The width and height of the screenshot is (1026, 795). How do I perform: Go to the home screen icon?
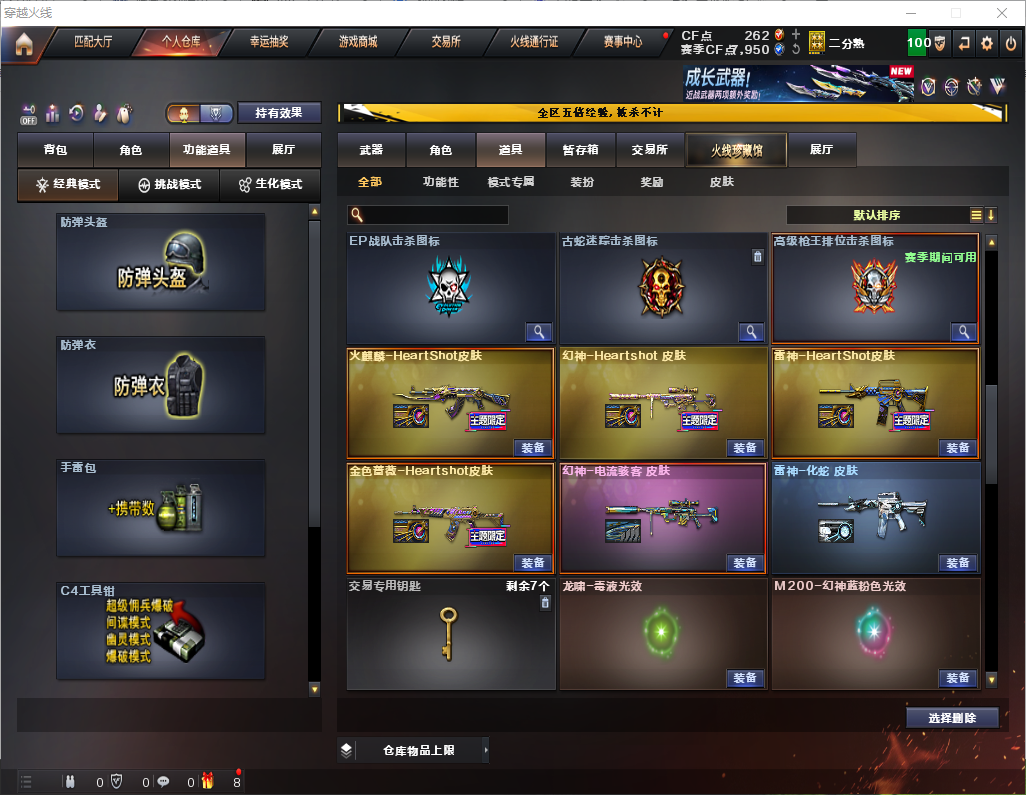(x=23, y=43)
